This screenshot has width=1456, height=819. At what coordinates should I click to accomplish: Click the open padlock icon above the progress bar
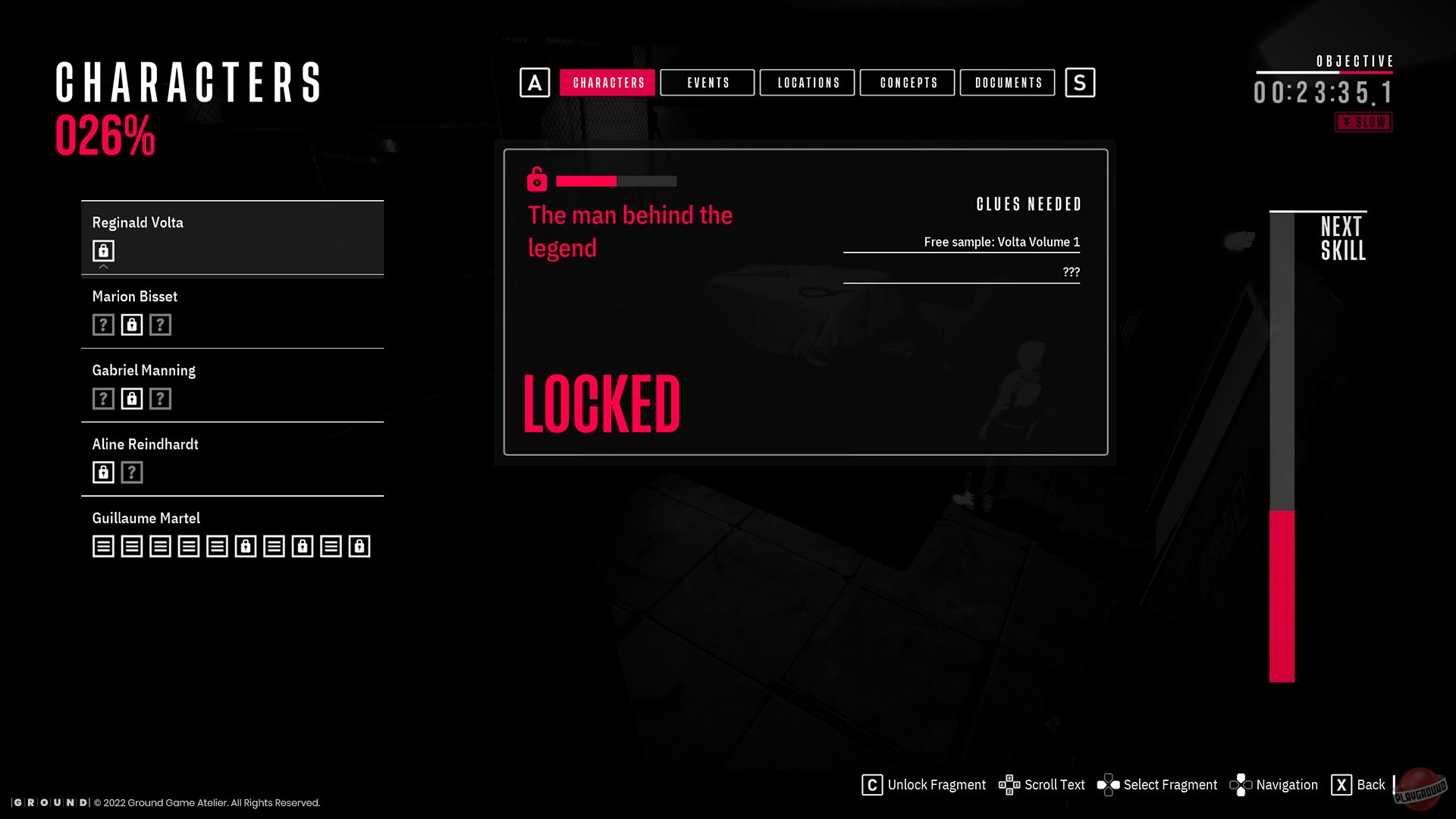point(538,181)
